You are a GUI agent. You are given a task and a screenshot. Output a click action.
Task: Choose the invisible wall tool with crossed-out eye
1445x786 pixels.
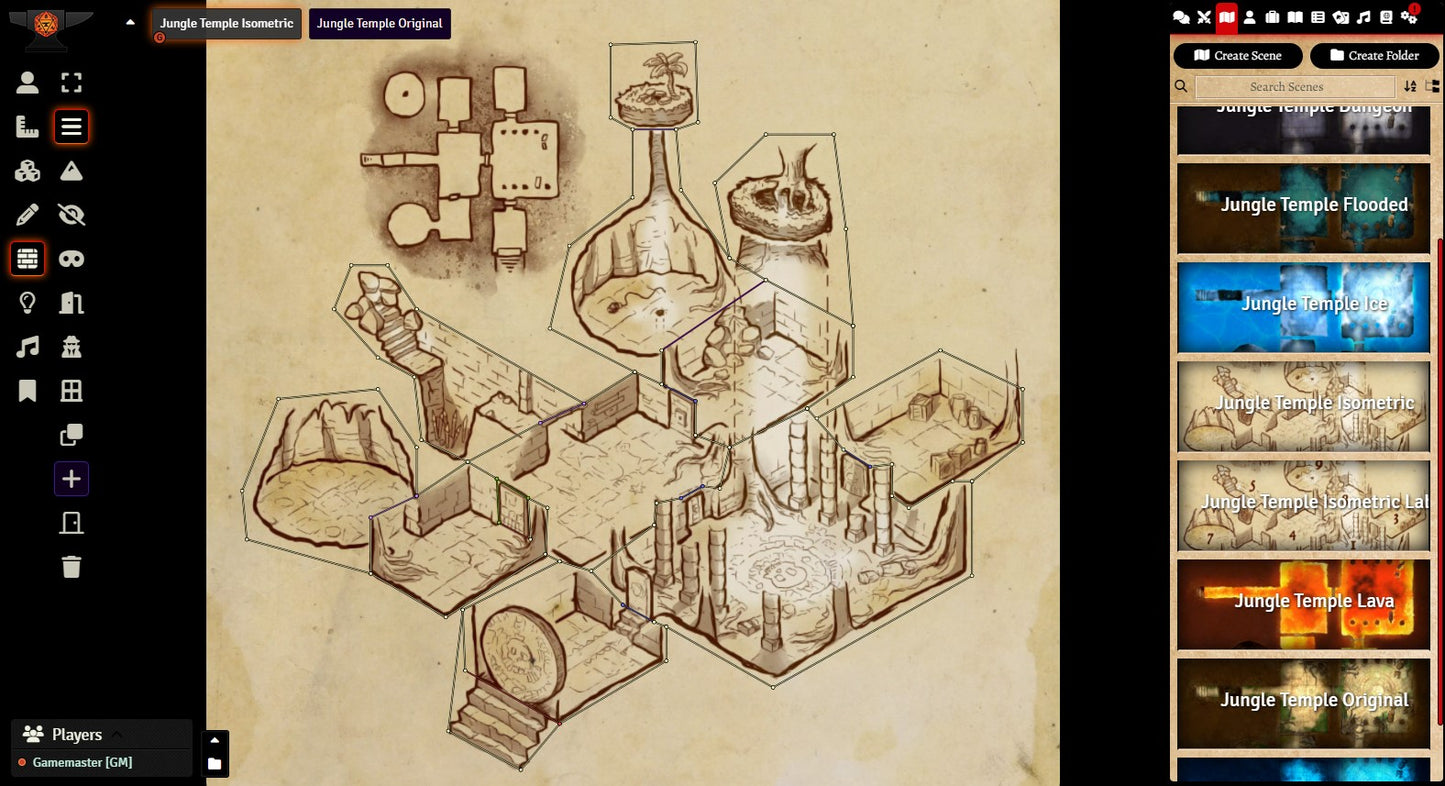pos(71,214)
